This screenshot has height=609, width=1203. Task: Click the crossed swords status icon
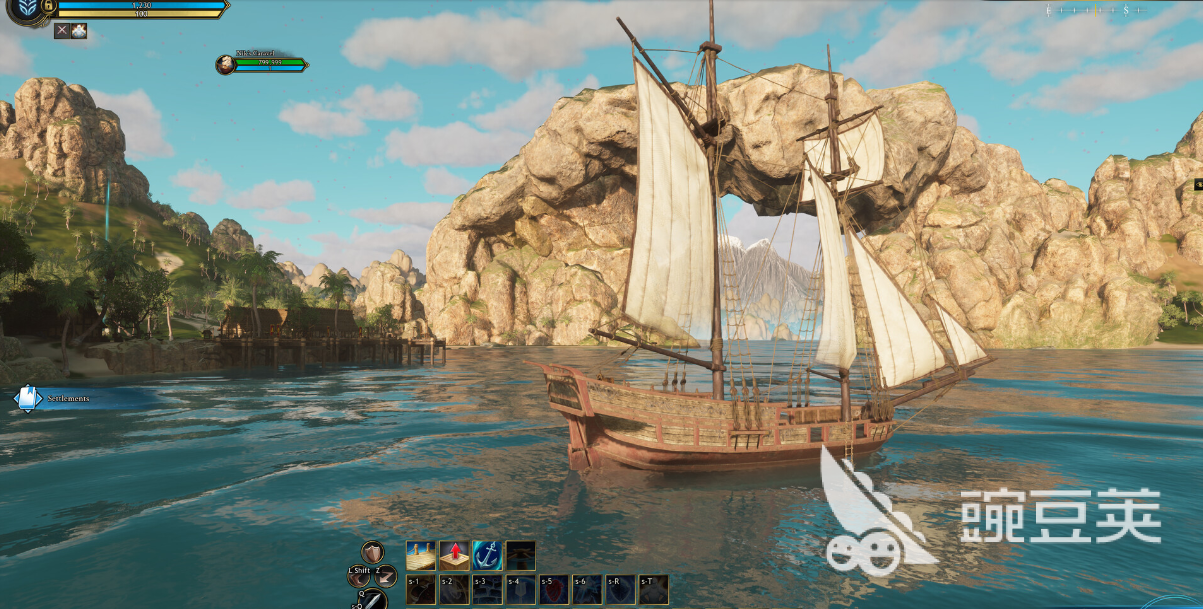[x=61, y=31]
